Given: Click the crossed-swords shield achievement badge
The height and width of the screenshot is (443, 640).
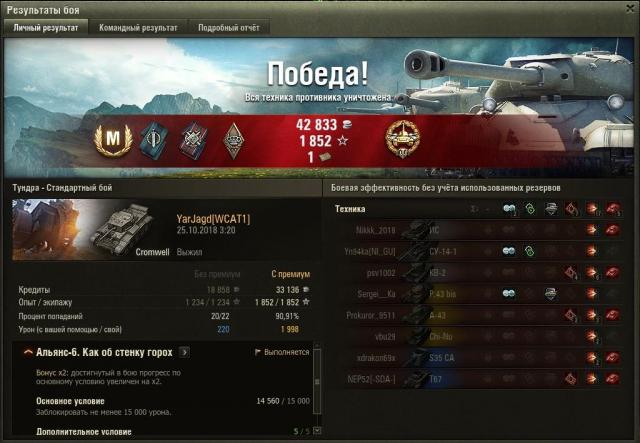Looking at the screenshot, I should (191, 139).
